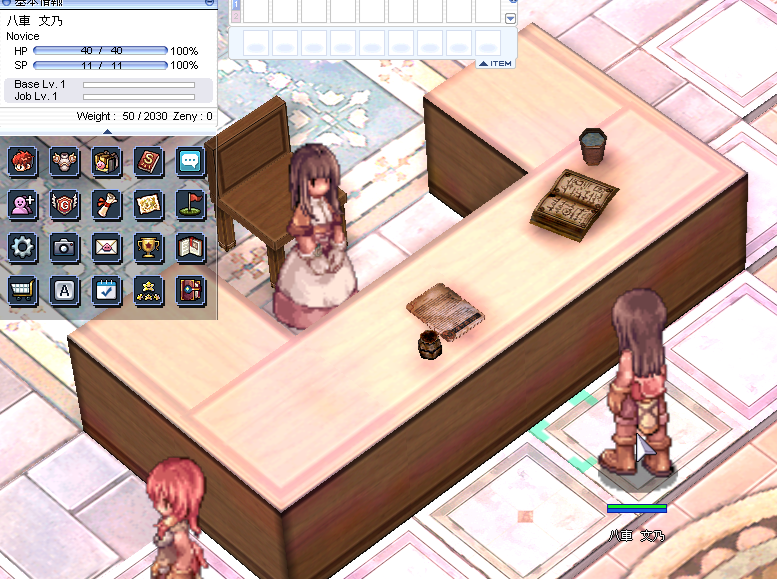This screenshot has width=777, height=579.
Task: Open the guild shield icon marked G
Action: 64,204
